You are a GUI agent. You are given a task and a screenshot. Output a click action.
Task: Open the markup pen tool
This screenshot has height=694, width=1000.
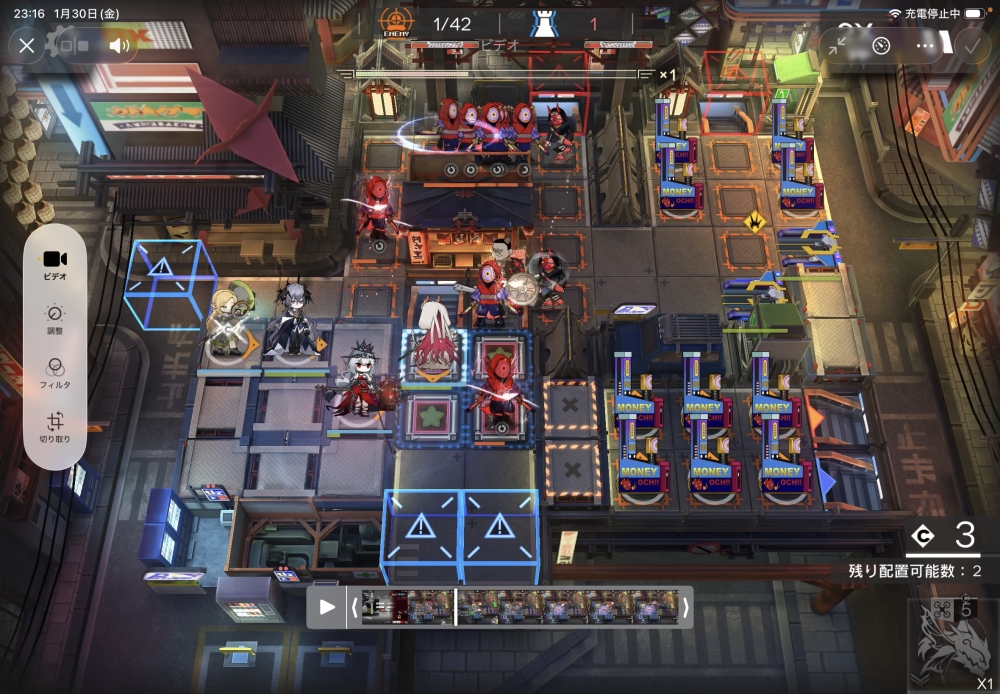[x=881, y=45]
